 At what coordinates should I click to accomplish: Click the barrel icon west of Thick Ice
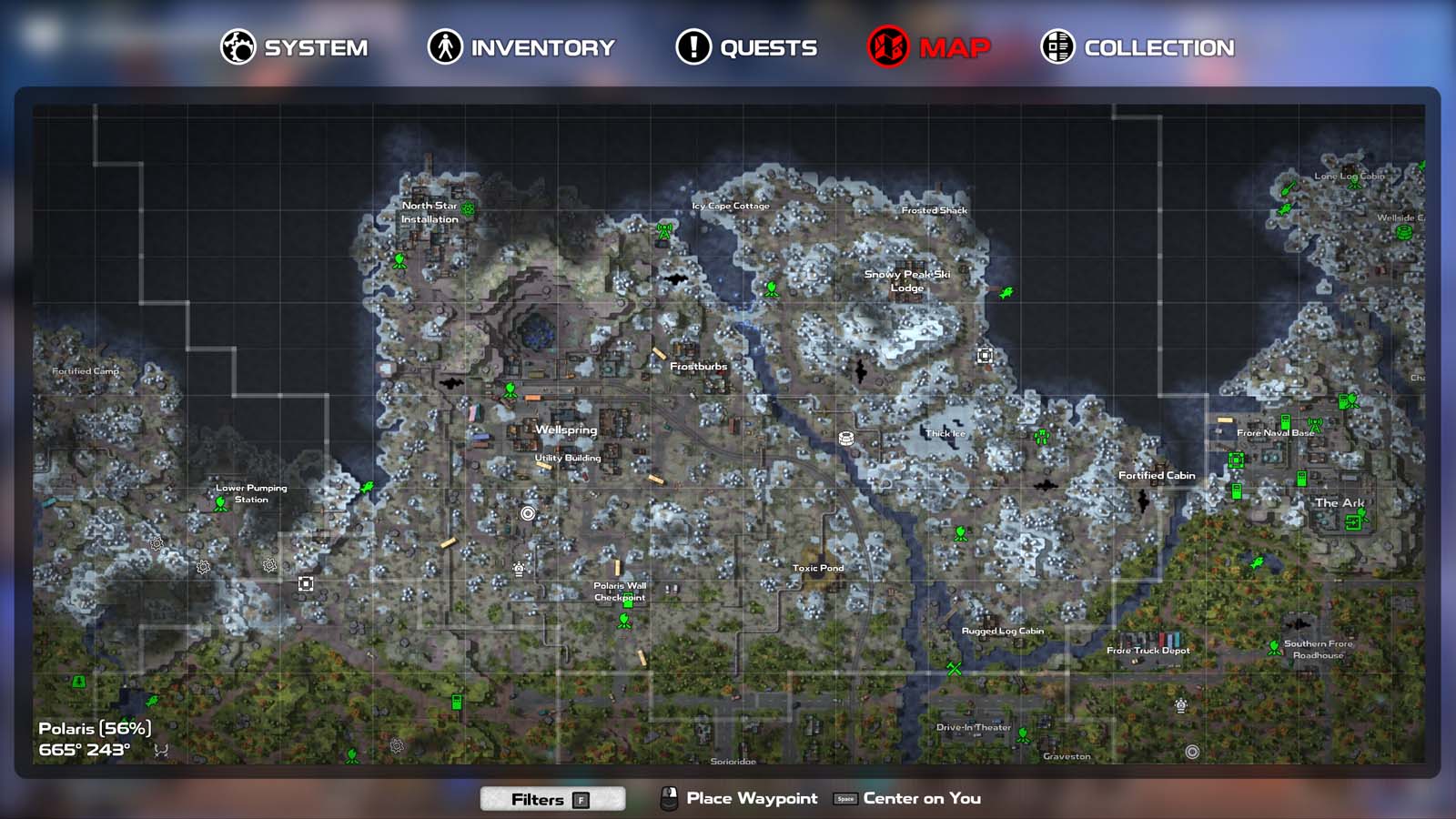tap(845, 439)
